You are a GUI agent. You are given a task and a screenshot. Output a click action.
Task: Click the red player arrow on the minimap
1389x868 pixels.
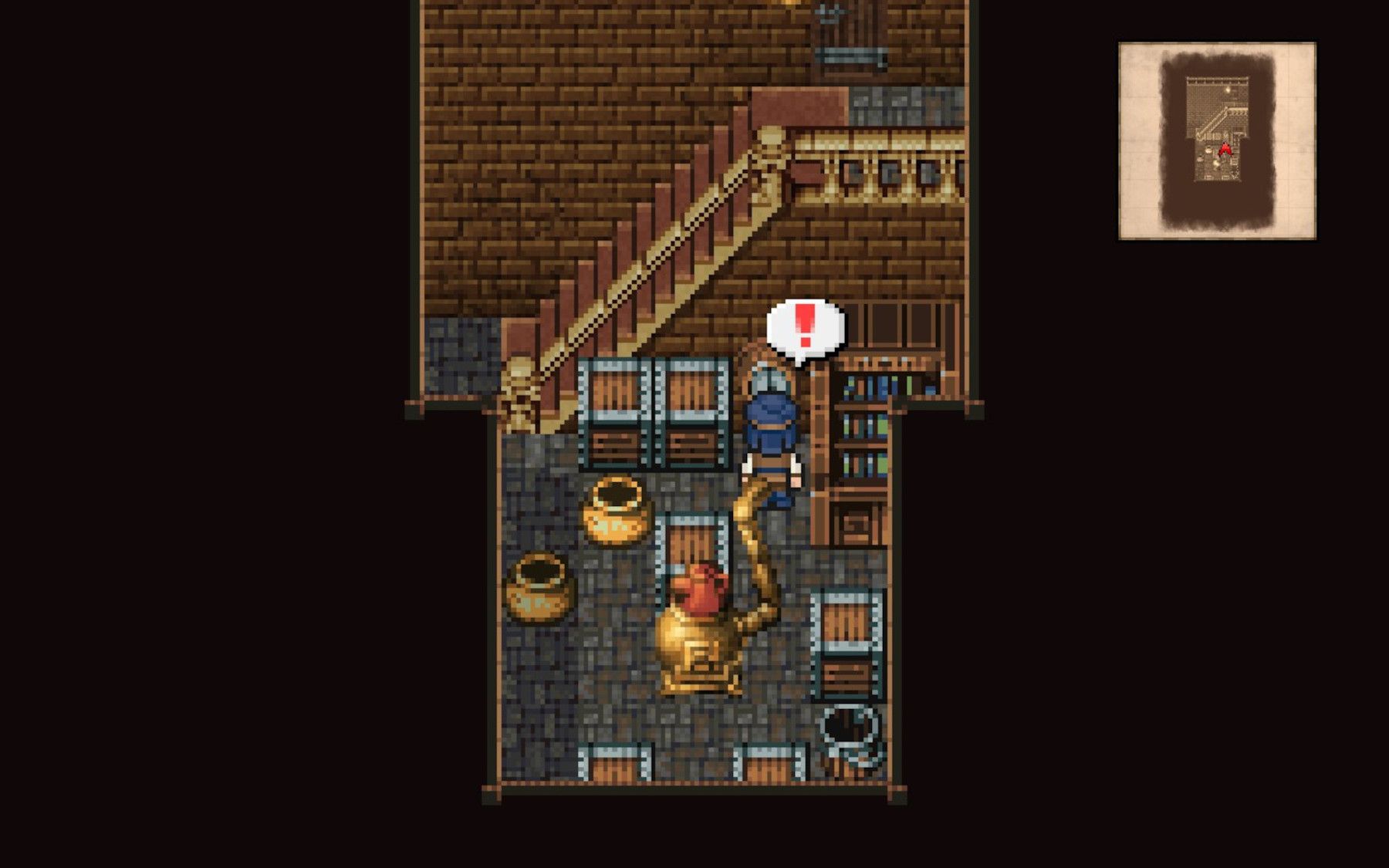[1225, 150]
